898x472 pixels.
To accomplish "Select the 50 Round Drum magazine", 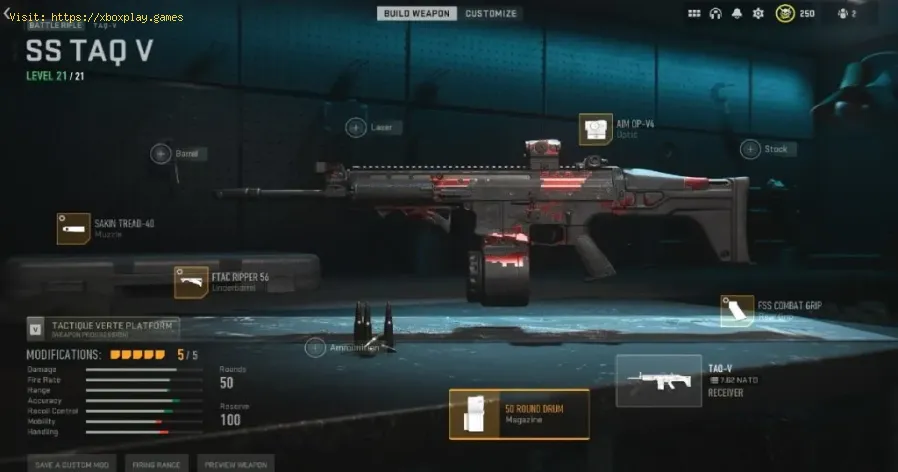I will click(518, 414).
